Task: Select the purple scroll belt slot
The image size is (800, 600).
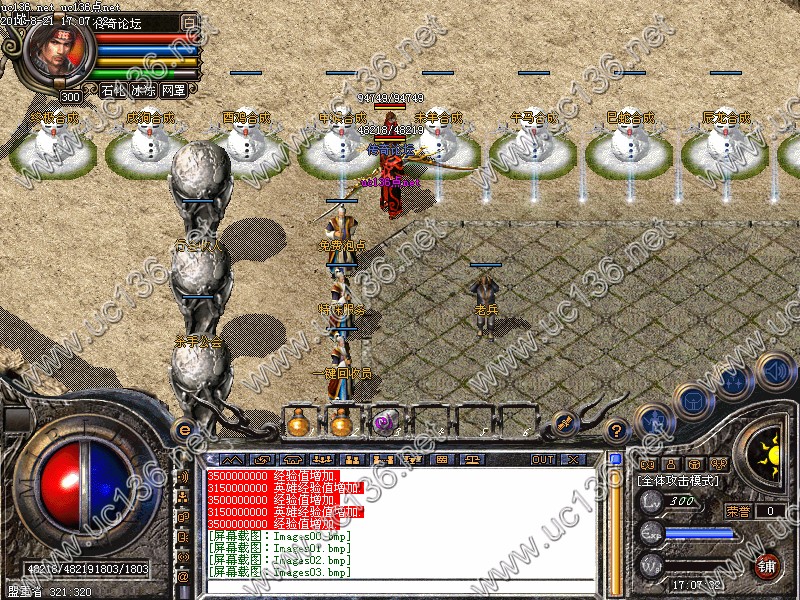Action: pos(385,423)
